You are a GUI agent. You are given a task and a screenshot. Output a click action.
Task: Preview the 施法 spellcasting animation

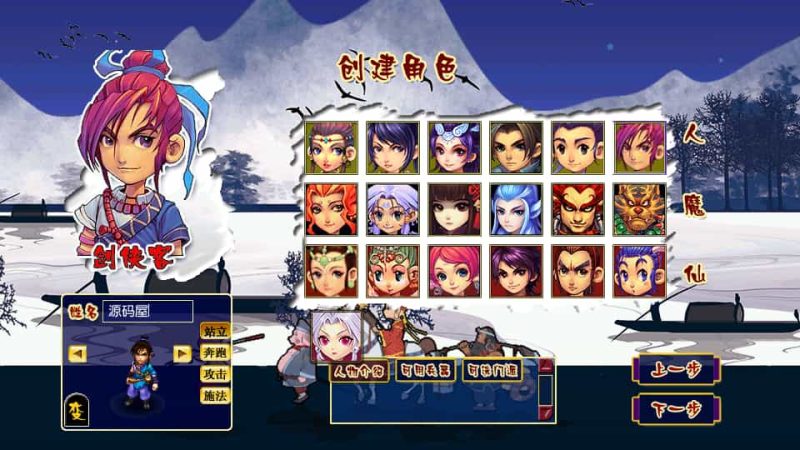click(215, 396)
